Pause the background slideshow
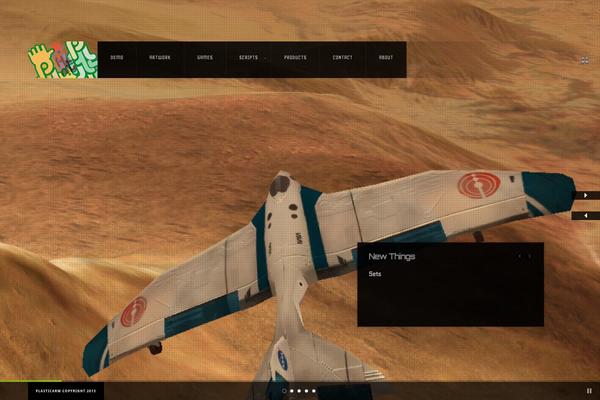 589,391
